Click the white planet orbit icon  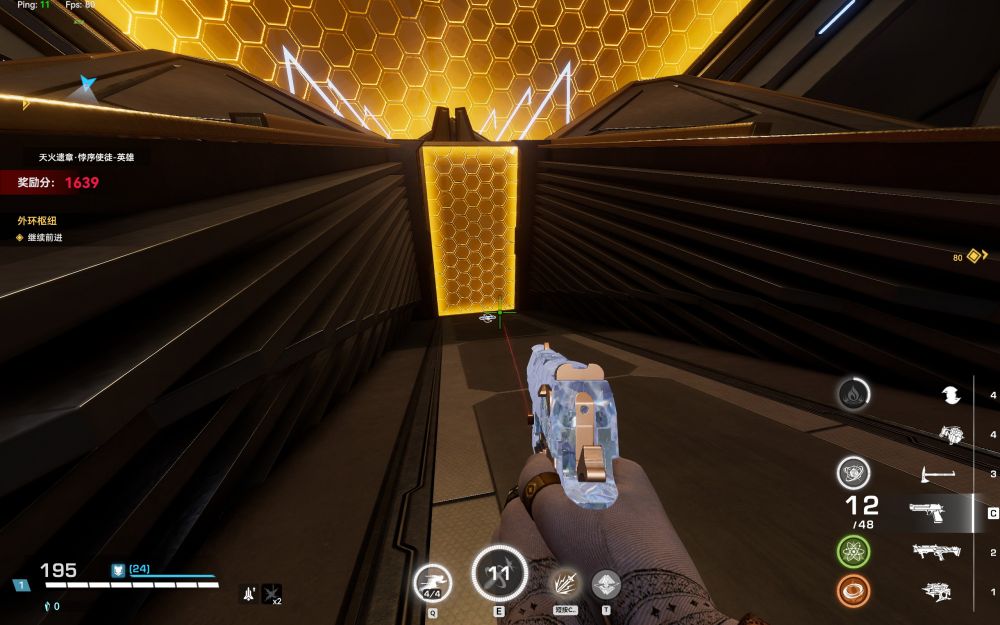[852, 472]
